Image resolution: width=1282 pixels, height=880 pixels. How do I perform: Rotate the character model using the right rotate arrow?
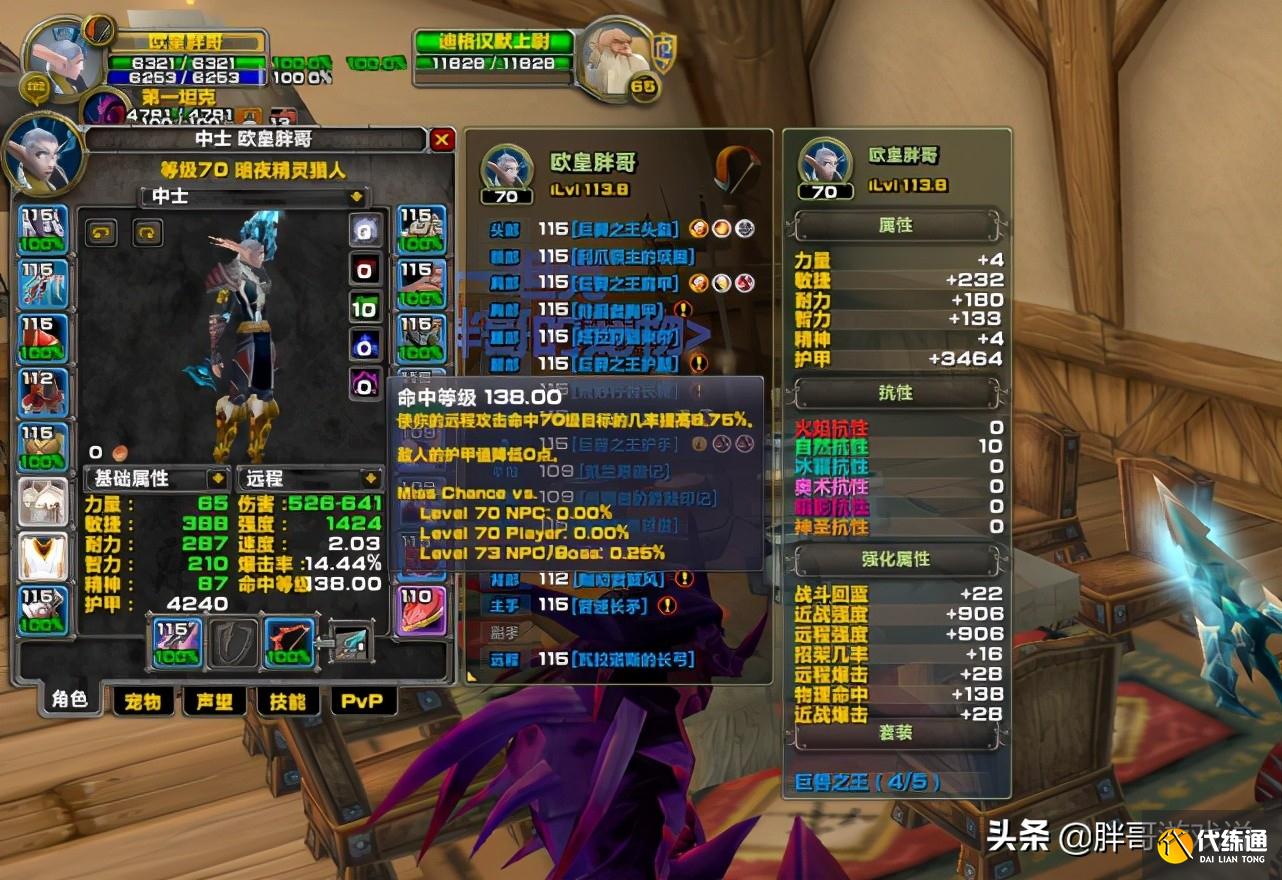[146, 232]
